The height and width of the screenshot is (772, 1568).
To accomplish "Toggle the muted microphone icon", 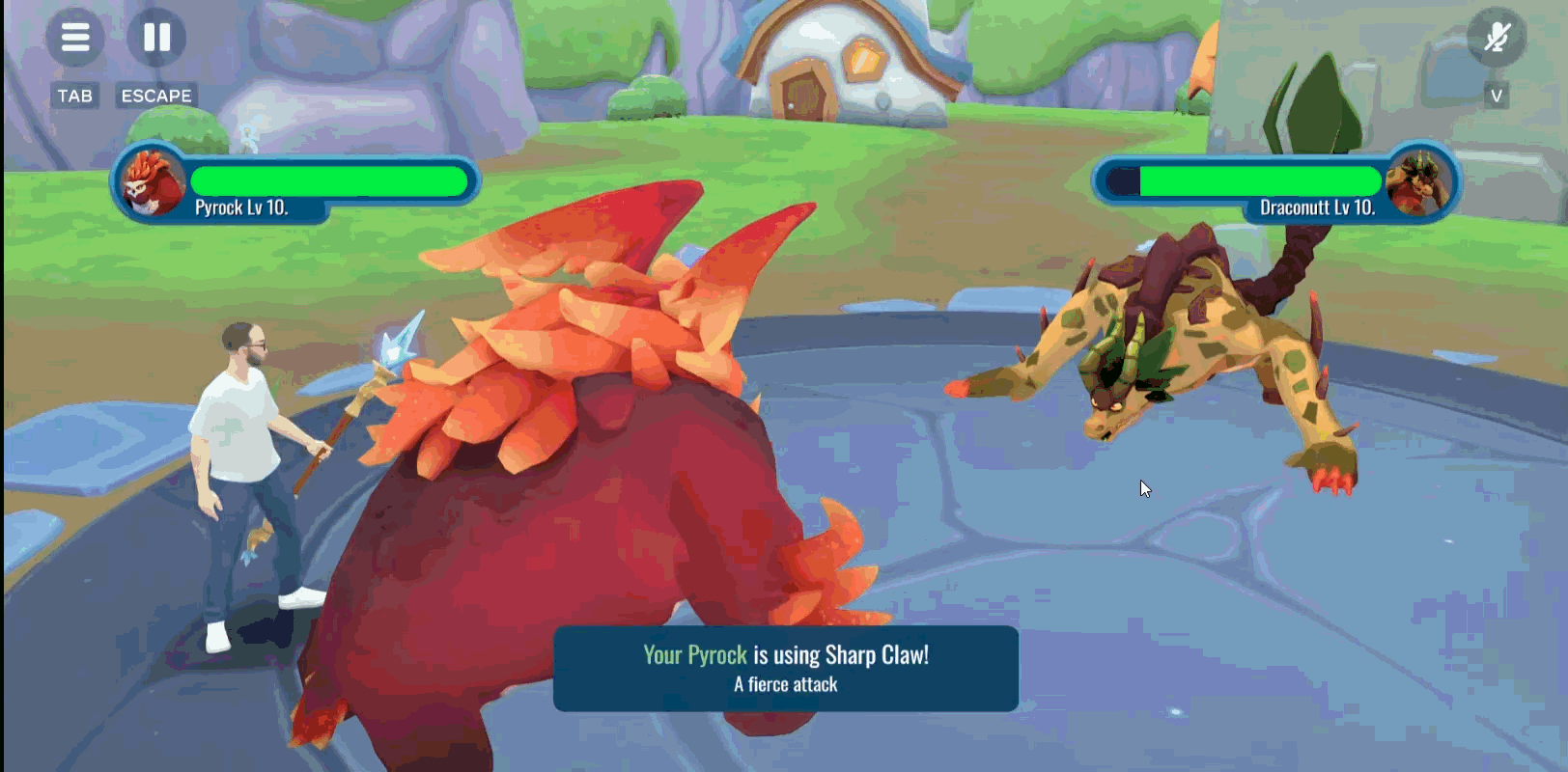I will point(1496,38).
